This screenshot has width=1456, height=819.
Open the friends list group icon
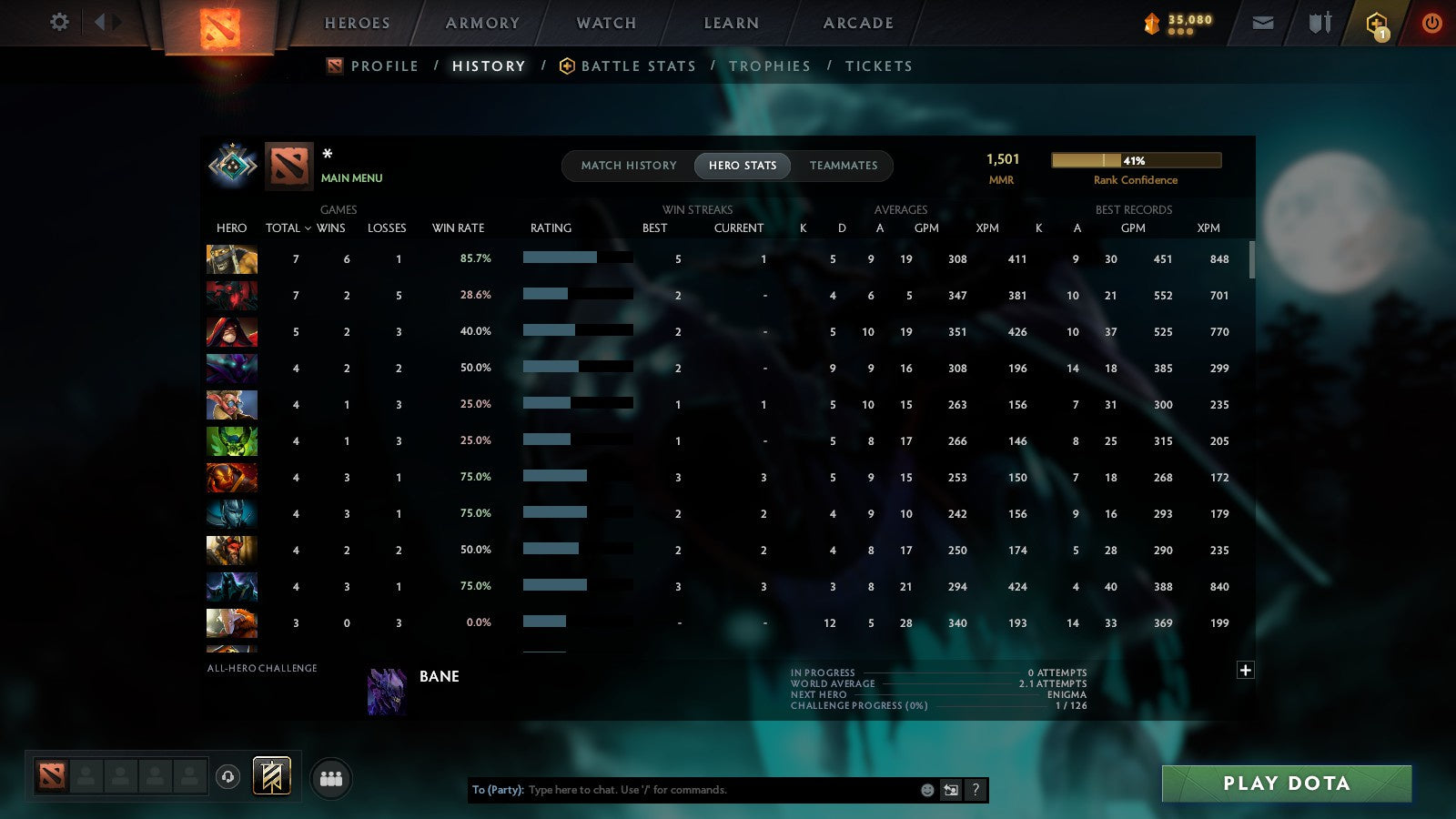[331, 776]
